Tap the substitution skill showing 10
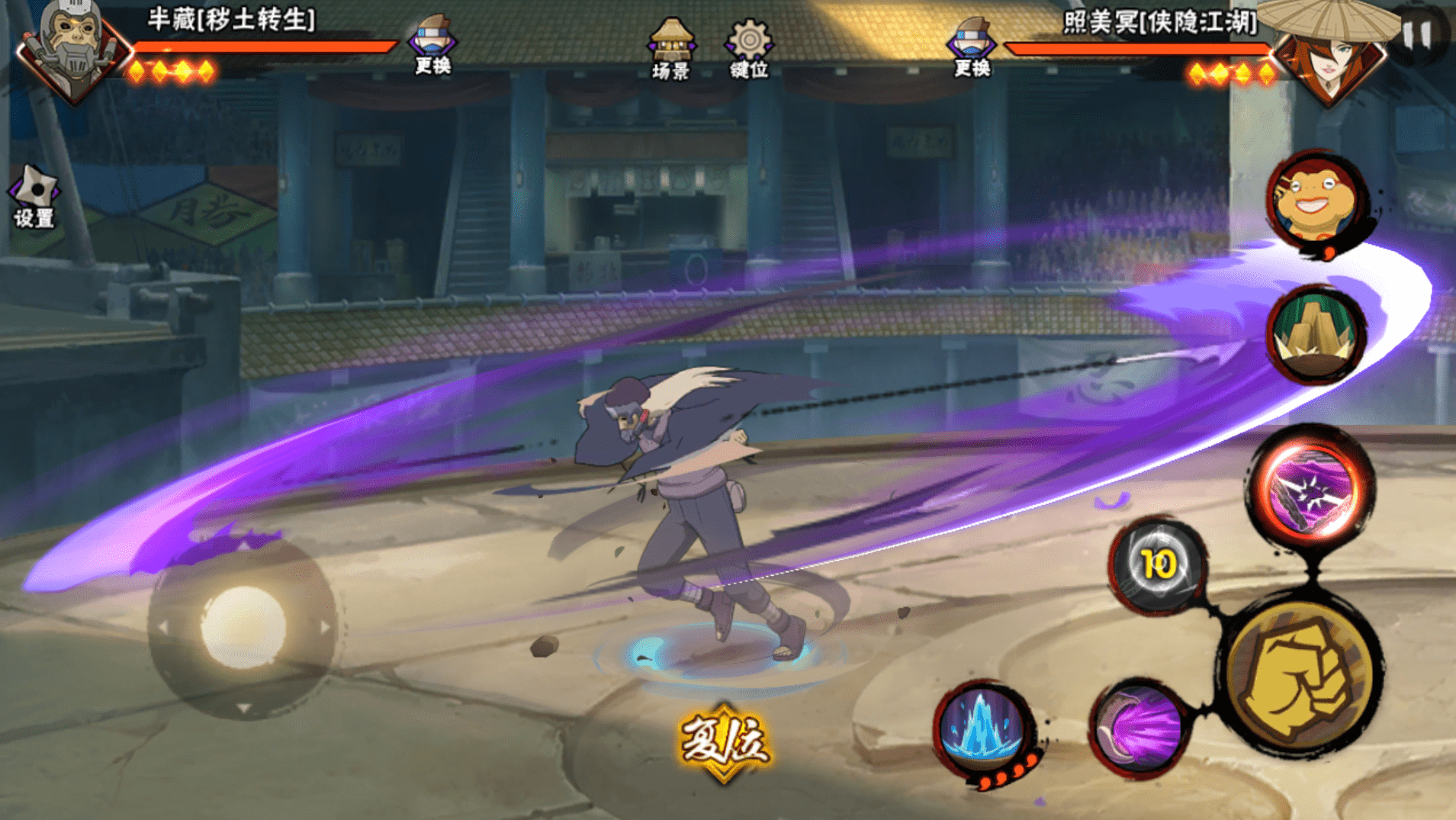The width and height of the screenshot is (1456, 820). 1158,565
